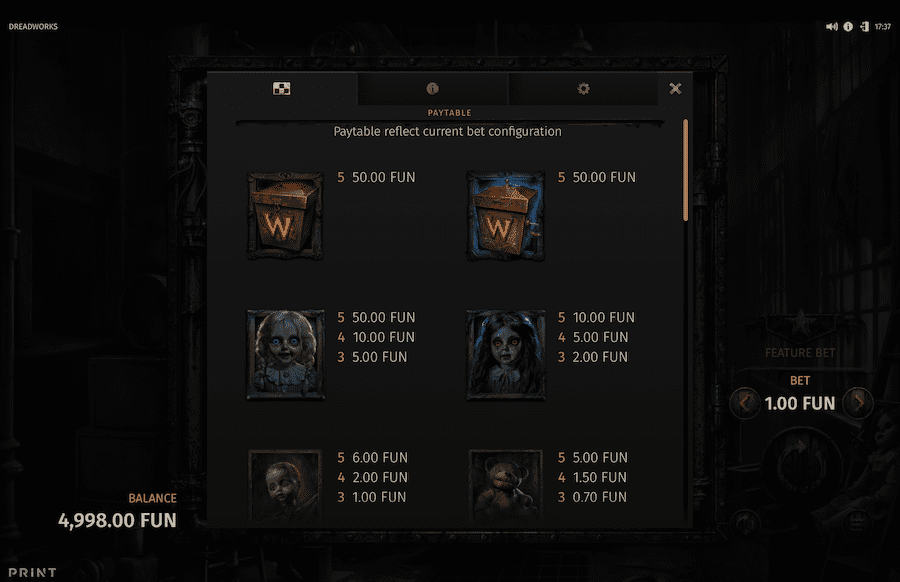
Task: Open the info tab in panel
Action: click(432, 89)
